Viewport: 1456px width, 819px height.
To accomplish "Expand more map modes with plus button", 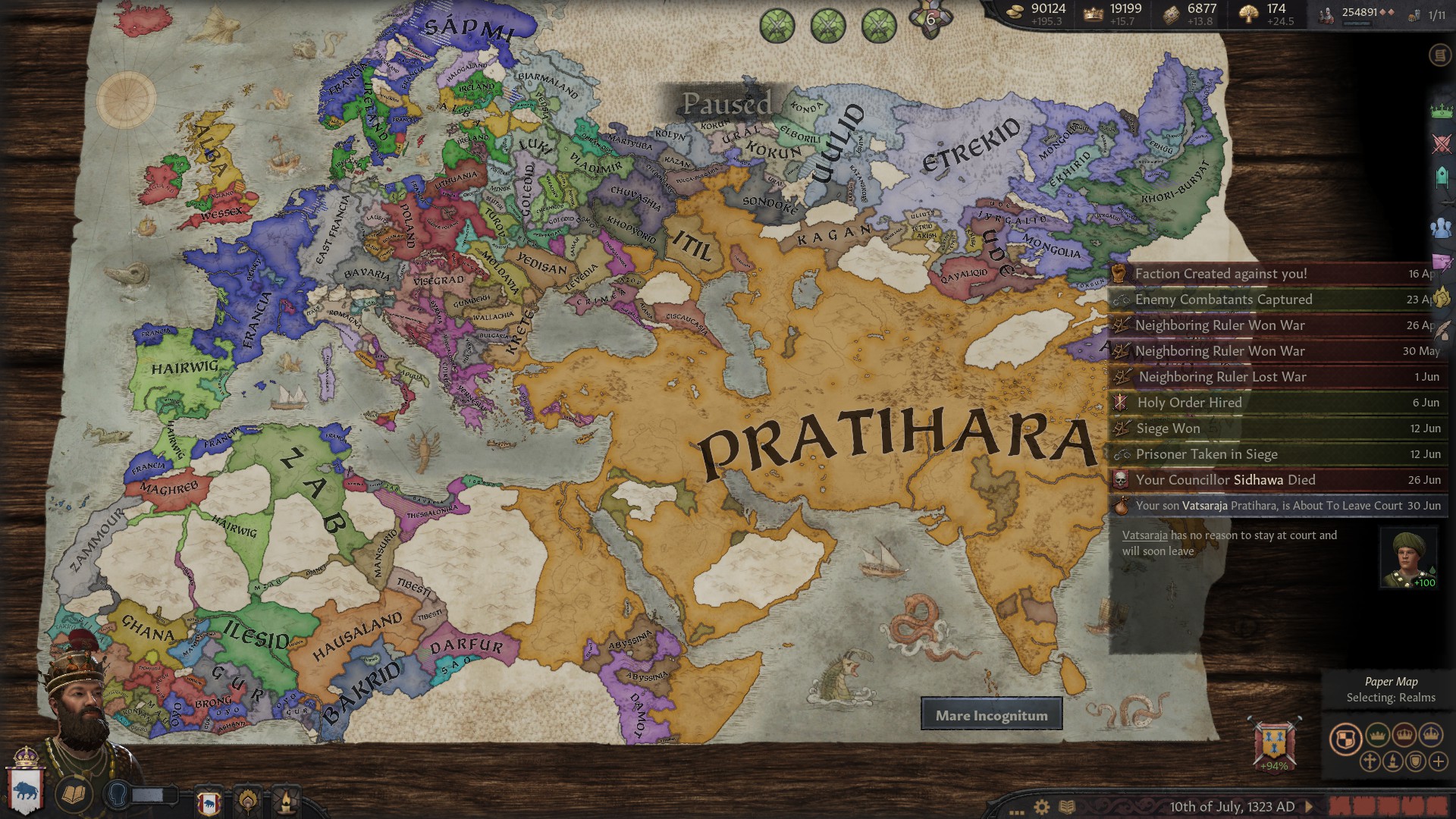I will pos(1438,761).
